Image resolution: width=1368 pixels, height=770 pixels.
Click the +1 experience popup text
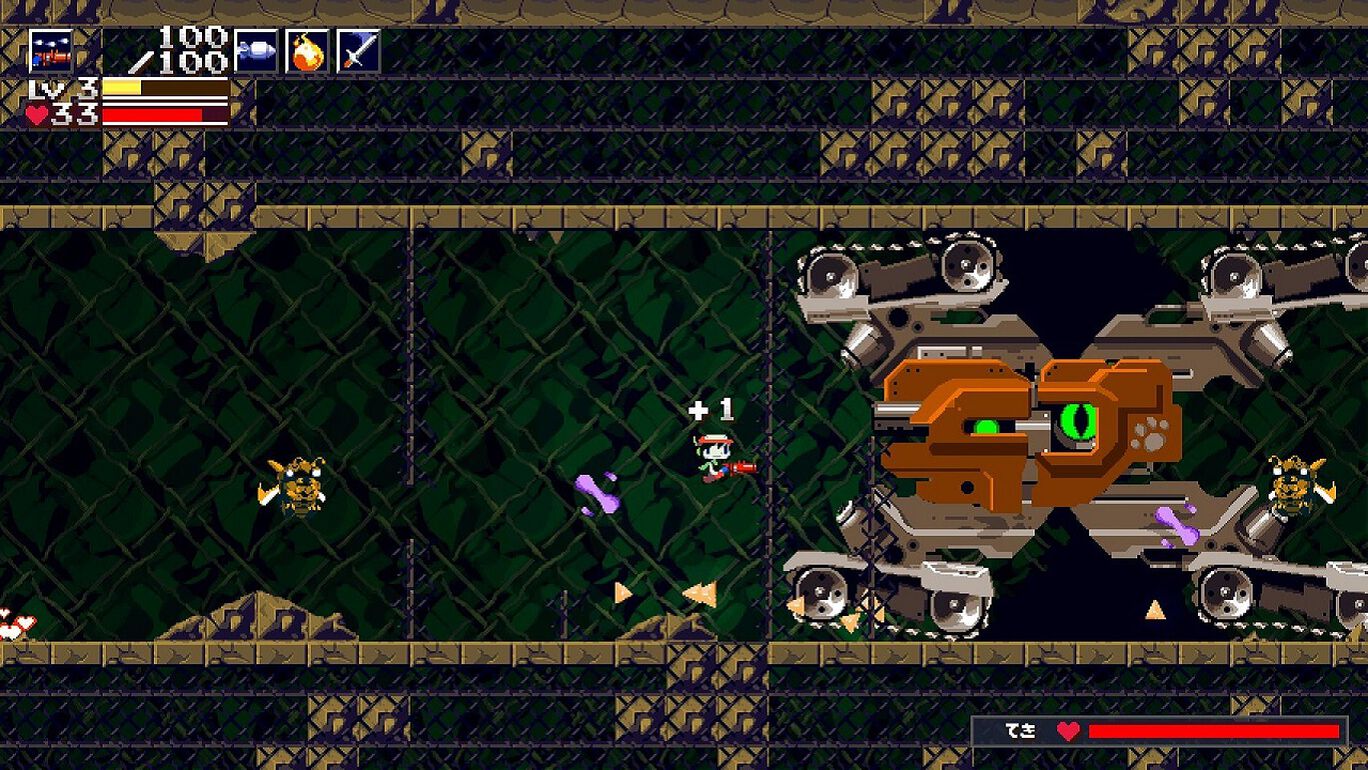[x=710, y=408]
